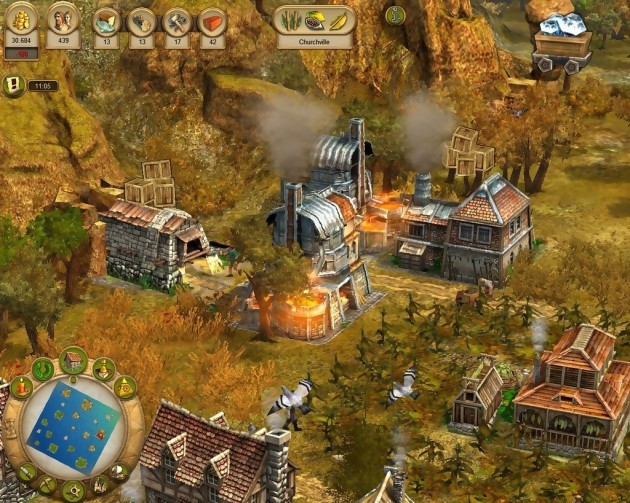Select the scroll icon beside the minimap
The width and height of the screenshot is (630, 503).
[x=27, y=470]
